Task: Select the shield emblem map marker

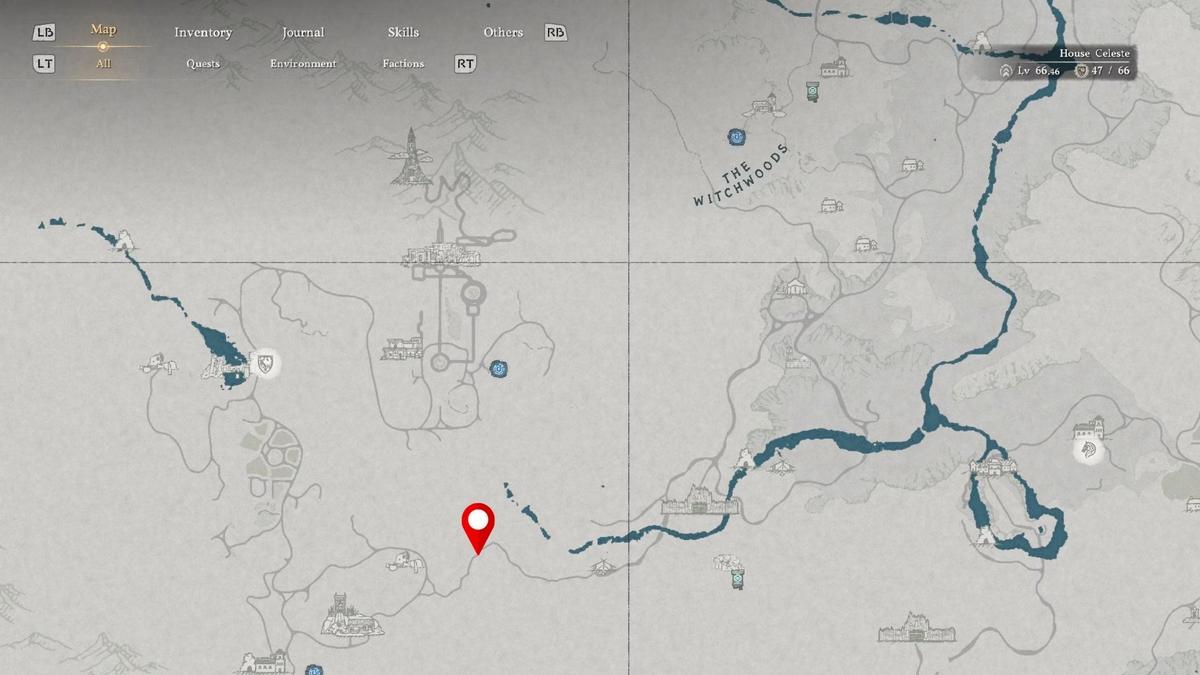Action: [266, 363]
